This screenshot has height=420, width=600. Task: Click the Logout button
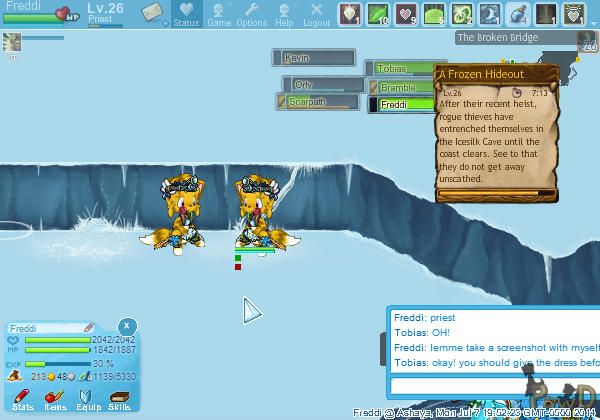(x=316, y=15)
